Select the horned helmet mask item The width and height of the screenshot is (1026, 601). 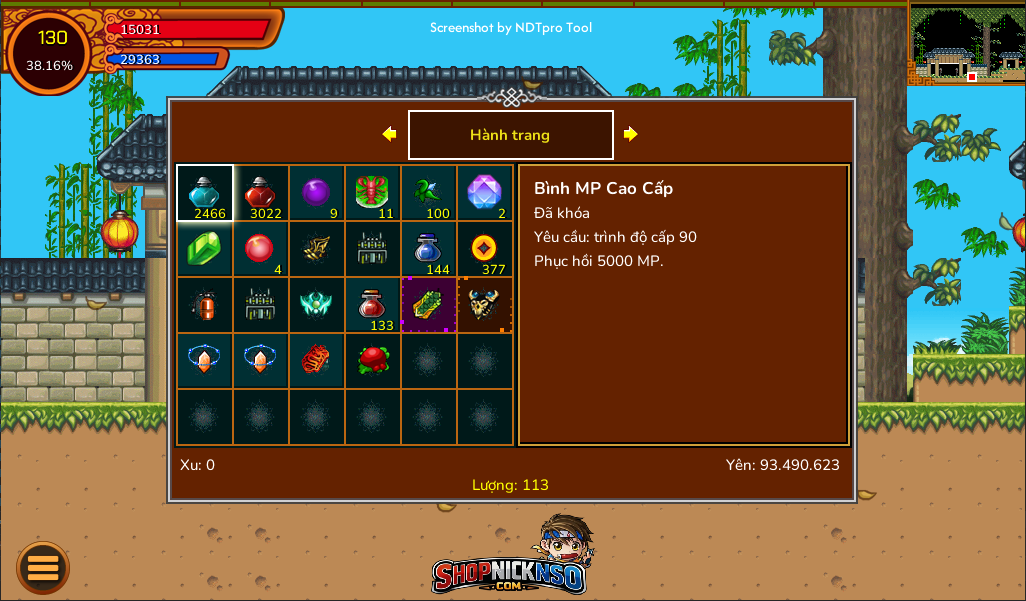click(485, 305)
